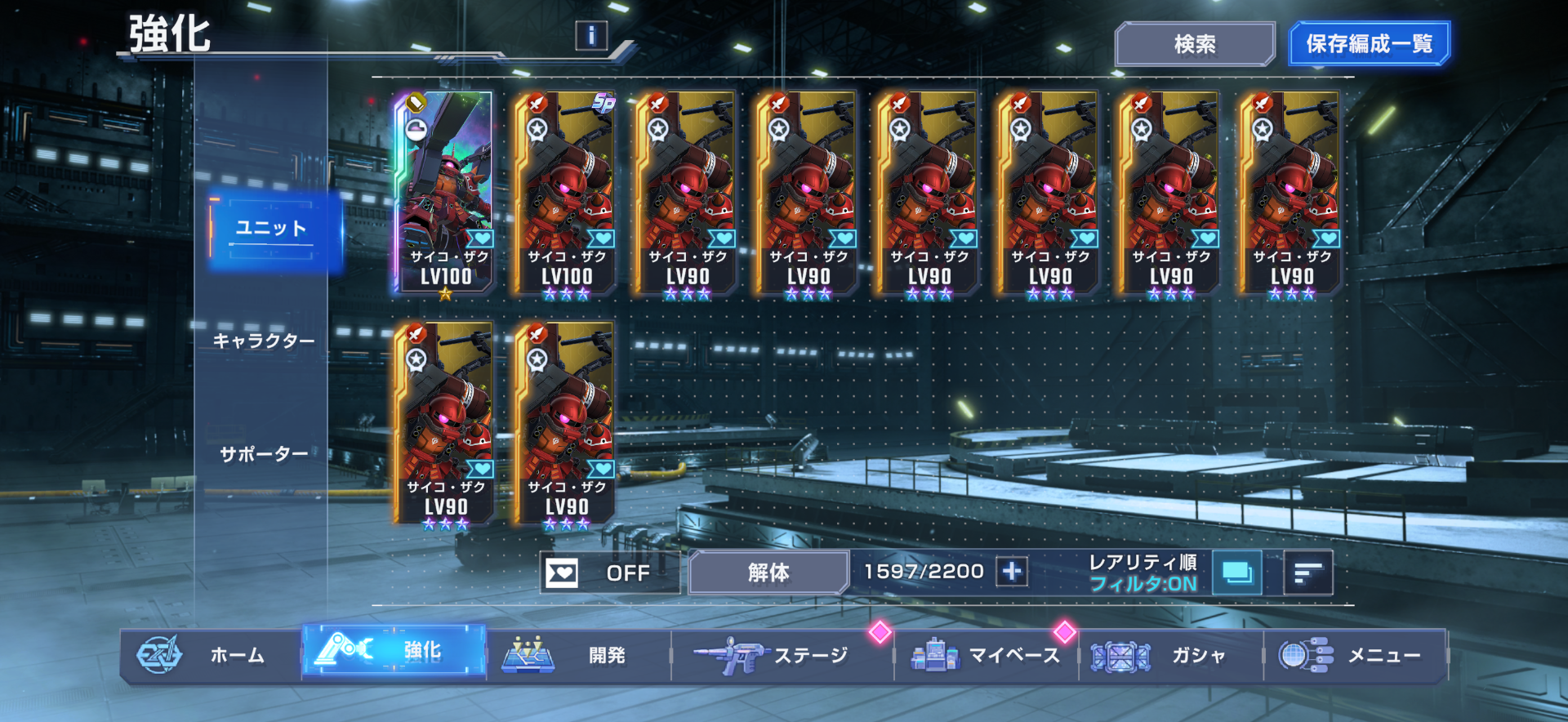1568x722 pixels.
Task: Expand unit capacity with the plus button
Action: point(1012,572)
